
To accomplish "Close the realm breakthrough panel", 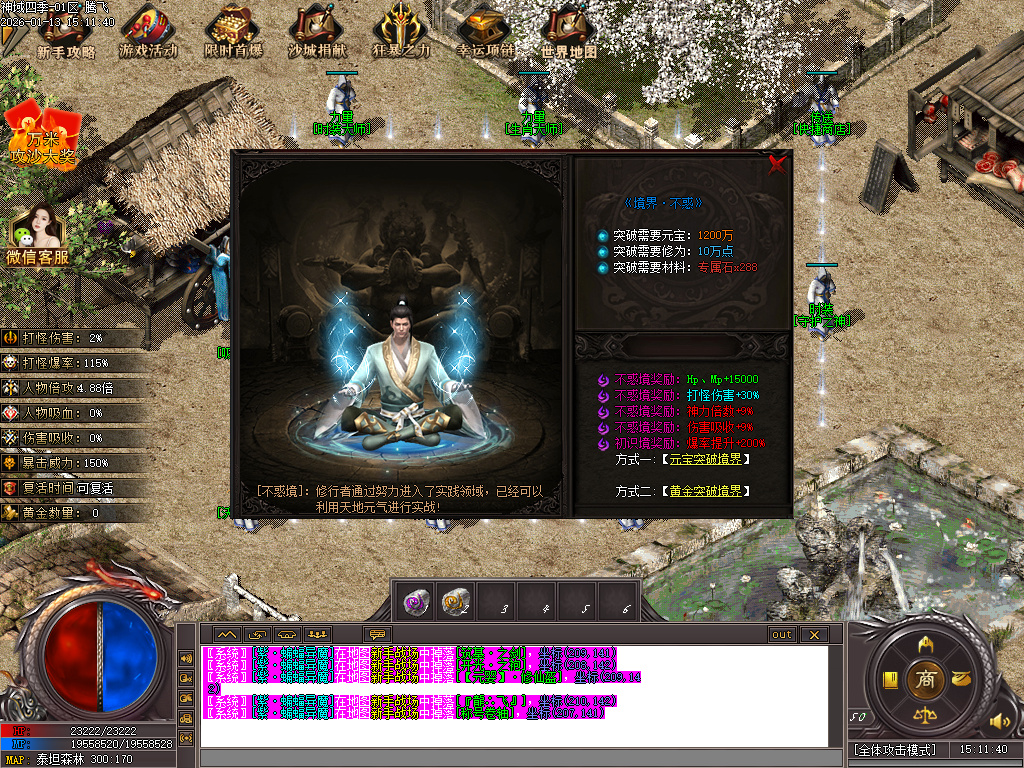I will coord(777,166).
